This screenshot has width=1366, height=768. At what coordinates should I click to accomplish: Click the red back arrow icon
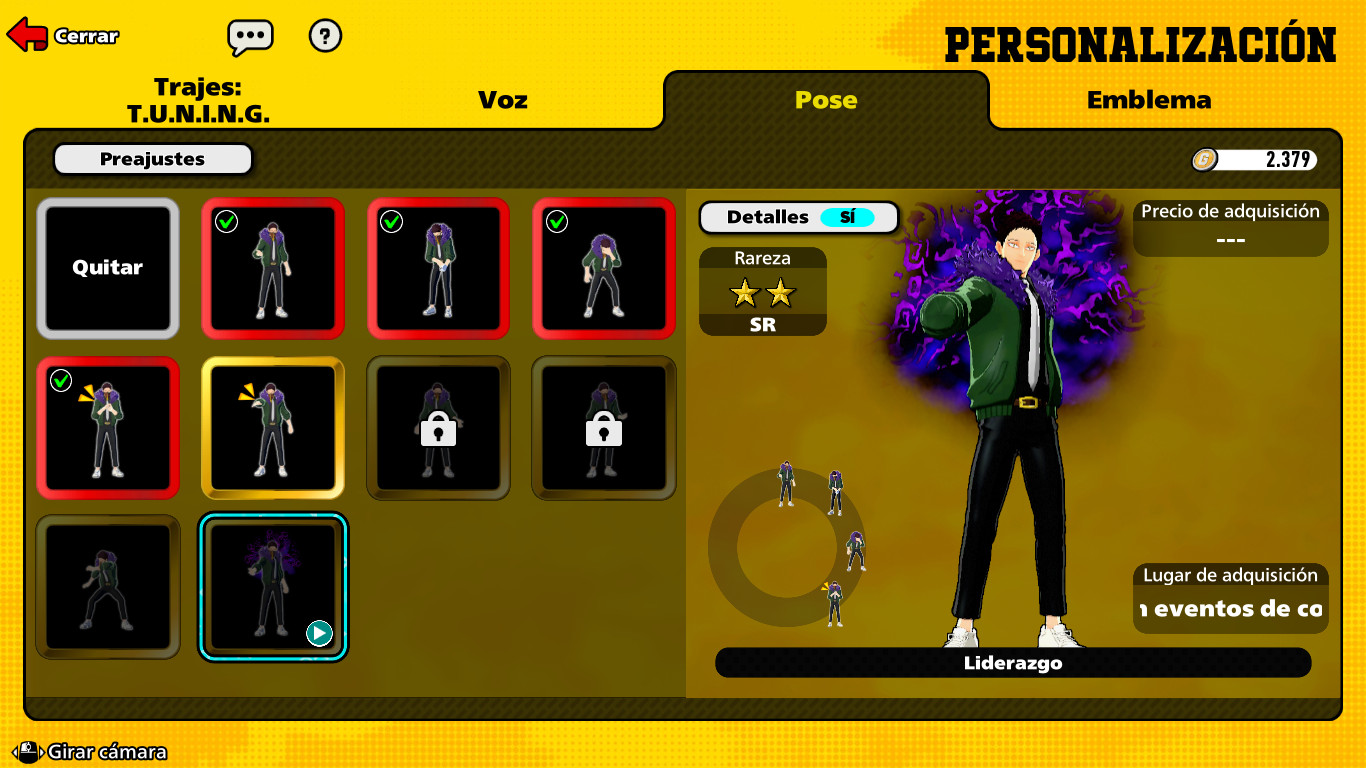coord(26,33)
